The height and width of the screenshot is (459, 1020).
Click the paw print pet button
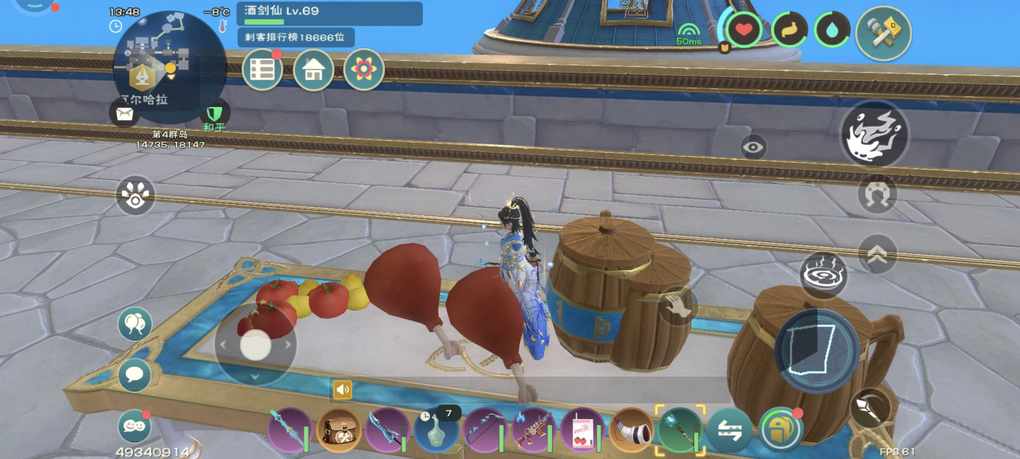[135, 196]
